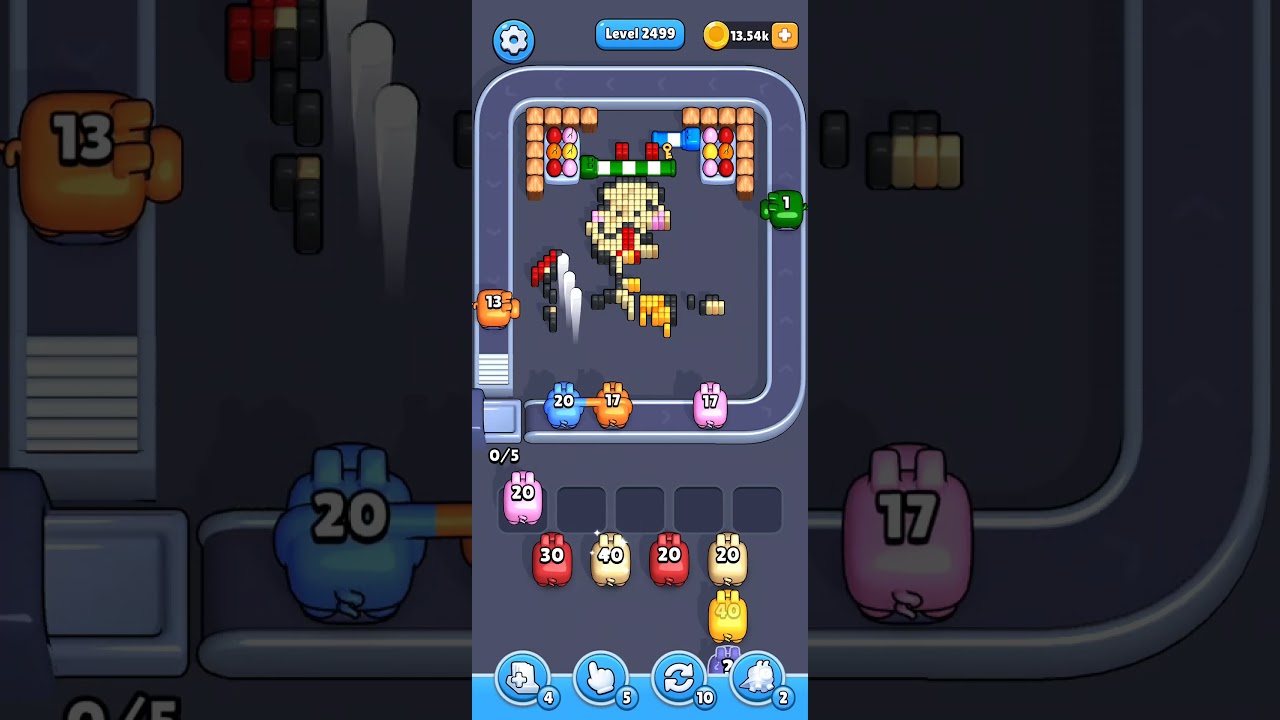Select the pink jelly numbered 17
The image size is (1280, 720).
[711, 402]
